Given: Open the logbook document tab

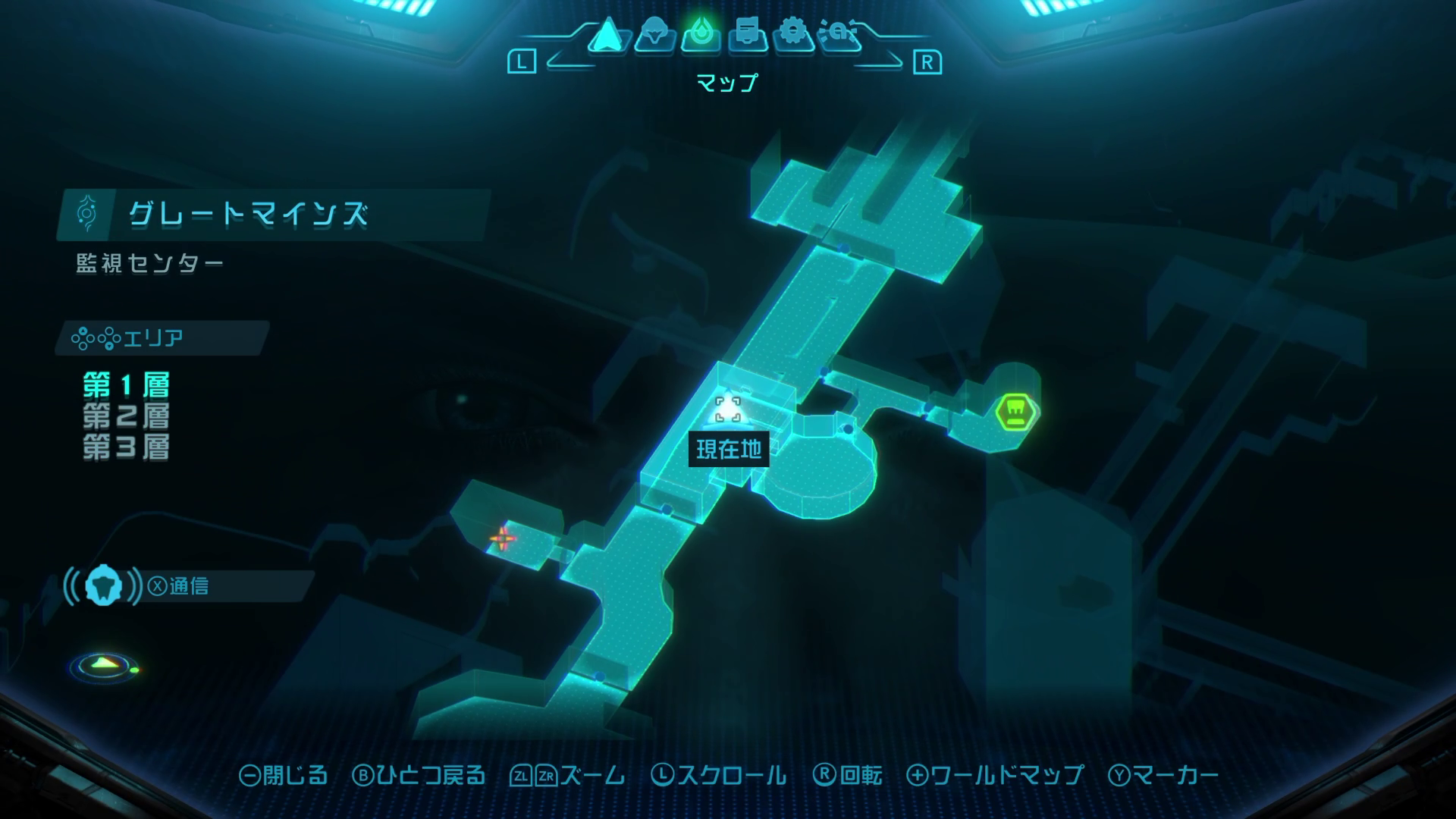Looking at the screenshot, I should coord(748,35).
